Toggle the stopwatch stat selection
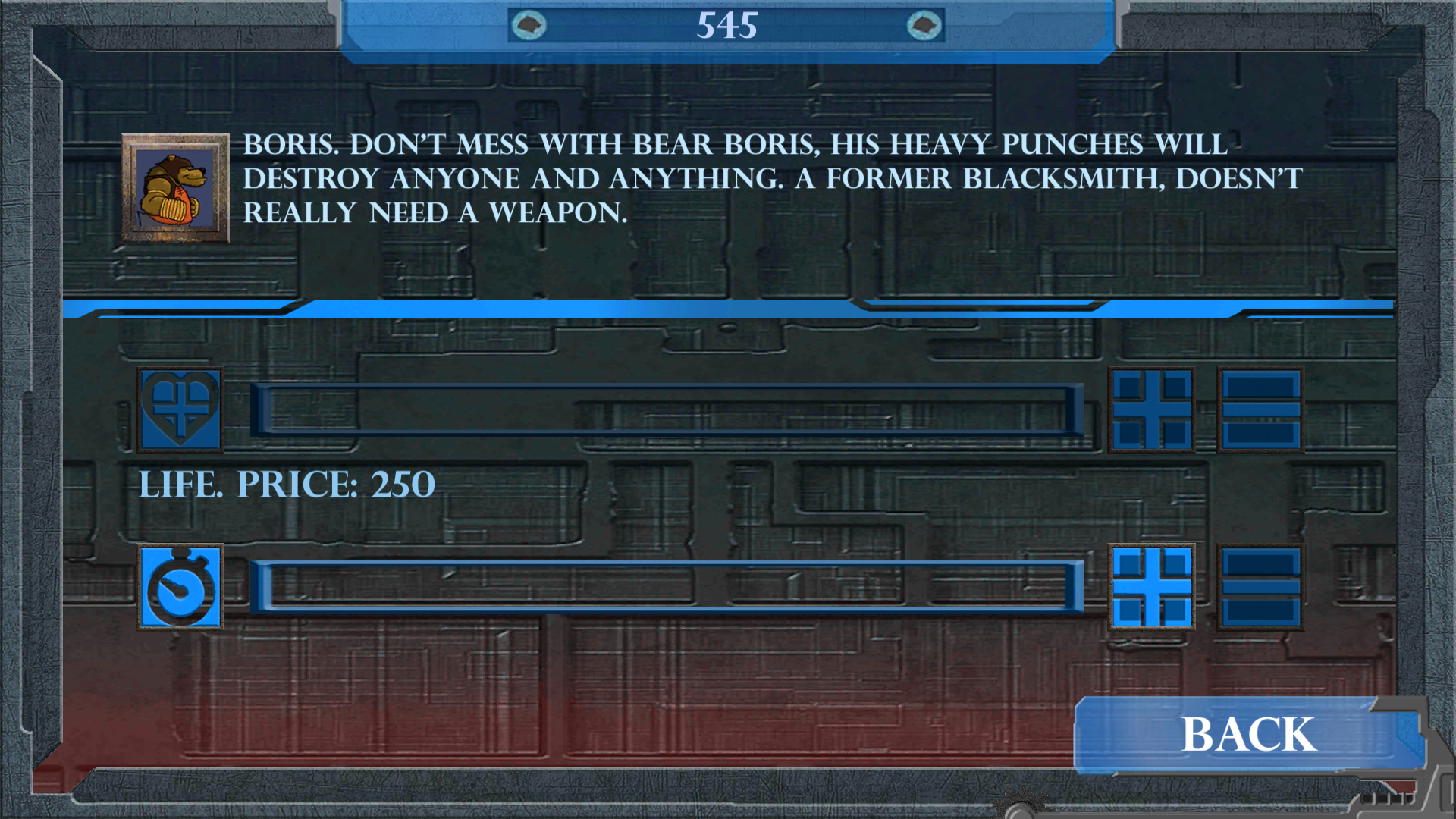The height and width of the screenshot is (819, 1456). pos(180,588)
